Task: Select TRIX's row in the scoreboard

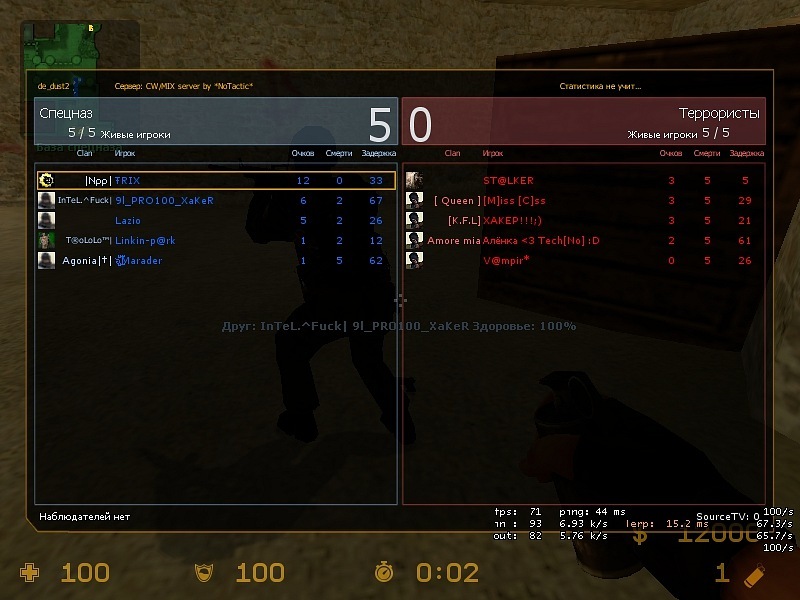Action: pos(215,181)
